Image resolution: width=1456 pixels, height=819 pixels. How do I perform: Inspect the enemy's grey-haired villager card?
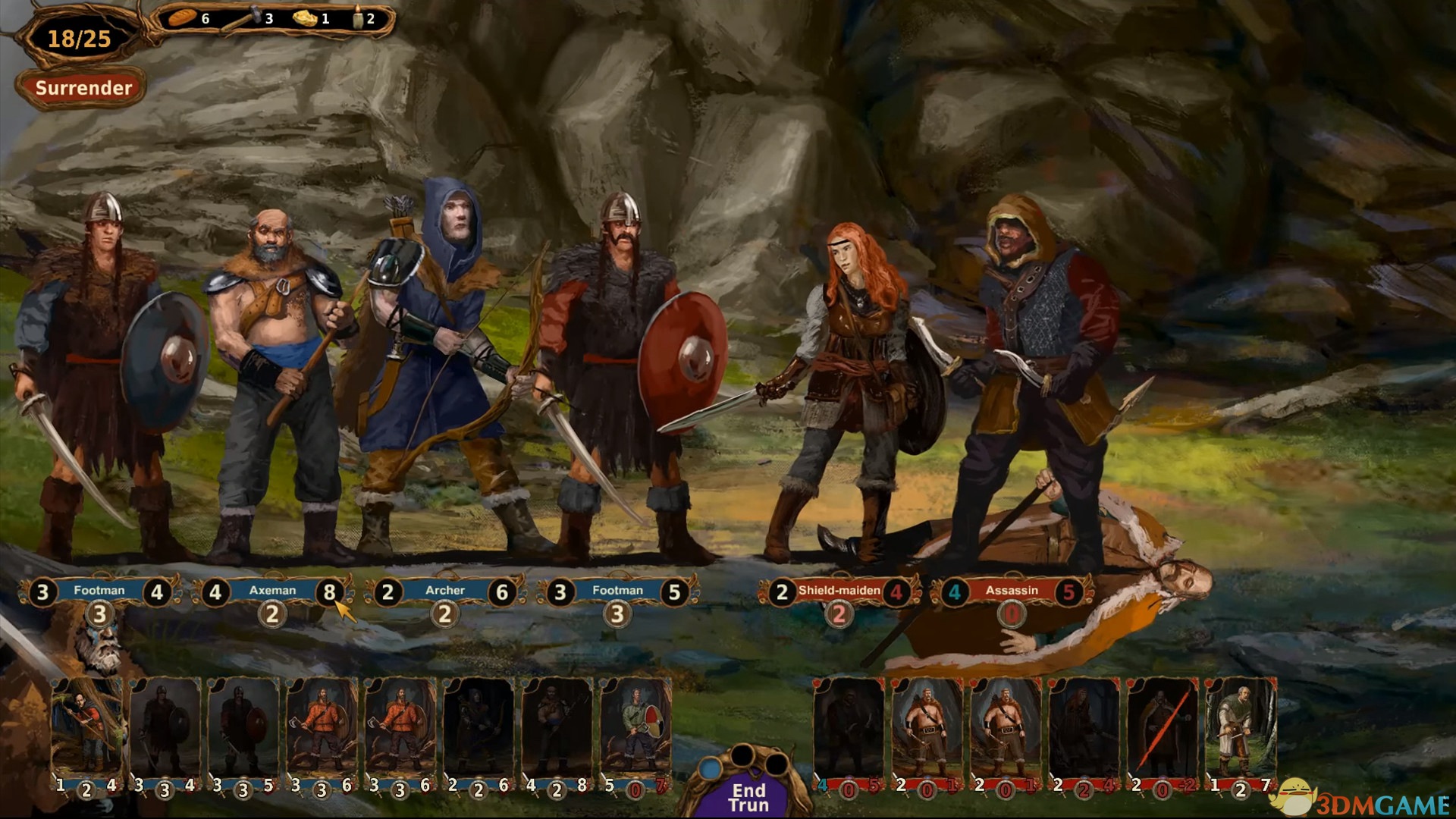coord(1241,730)
